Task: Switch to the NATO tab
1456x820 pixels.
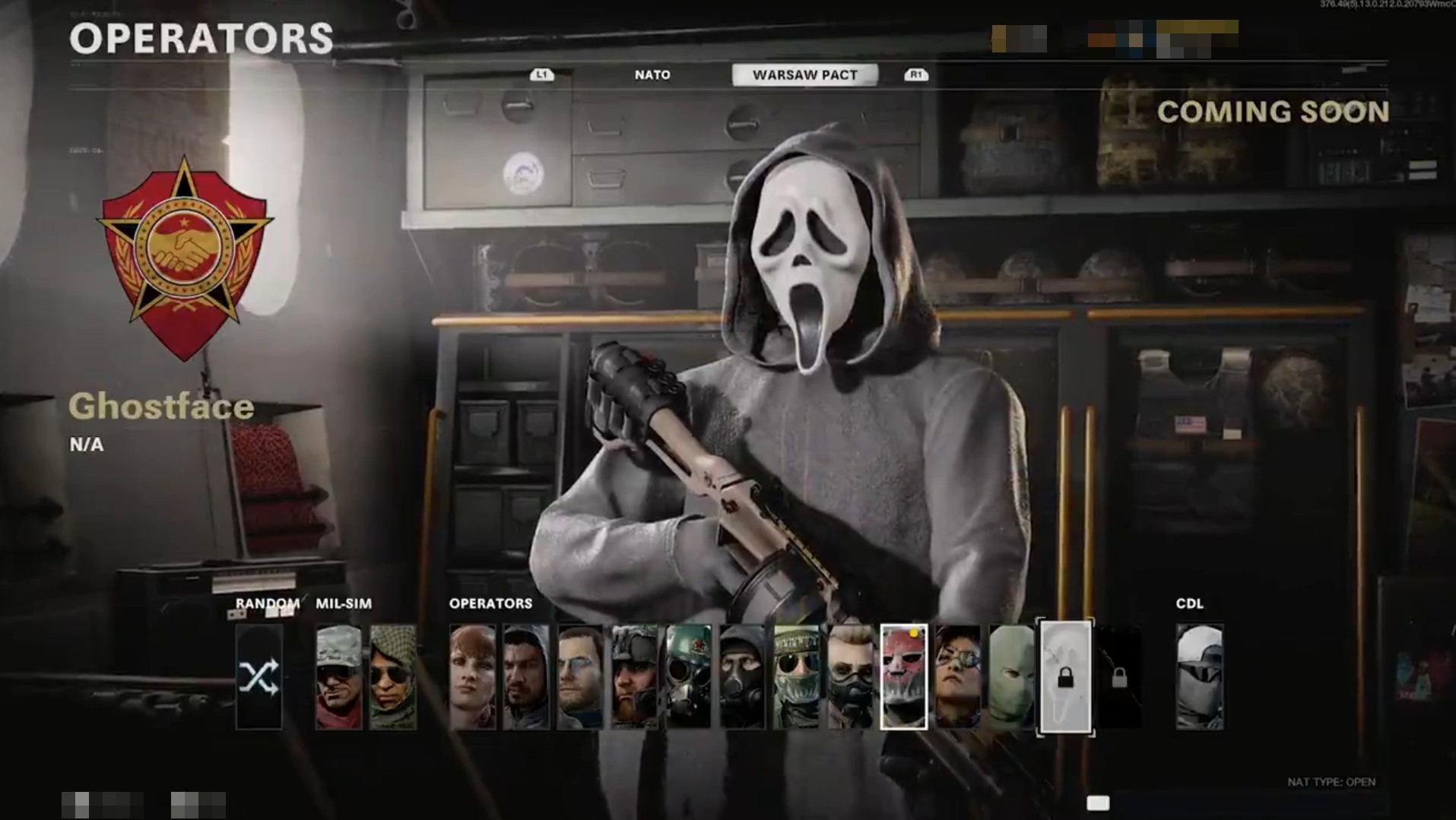Action: pyautogui.click(x=652, y=74)
